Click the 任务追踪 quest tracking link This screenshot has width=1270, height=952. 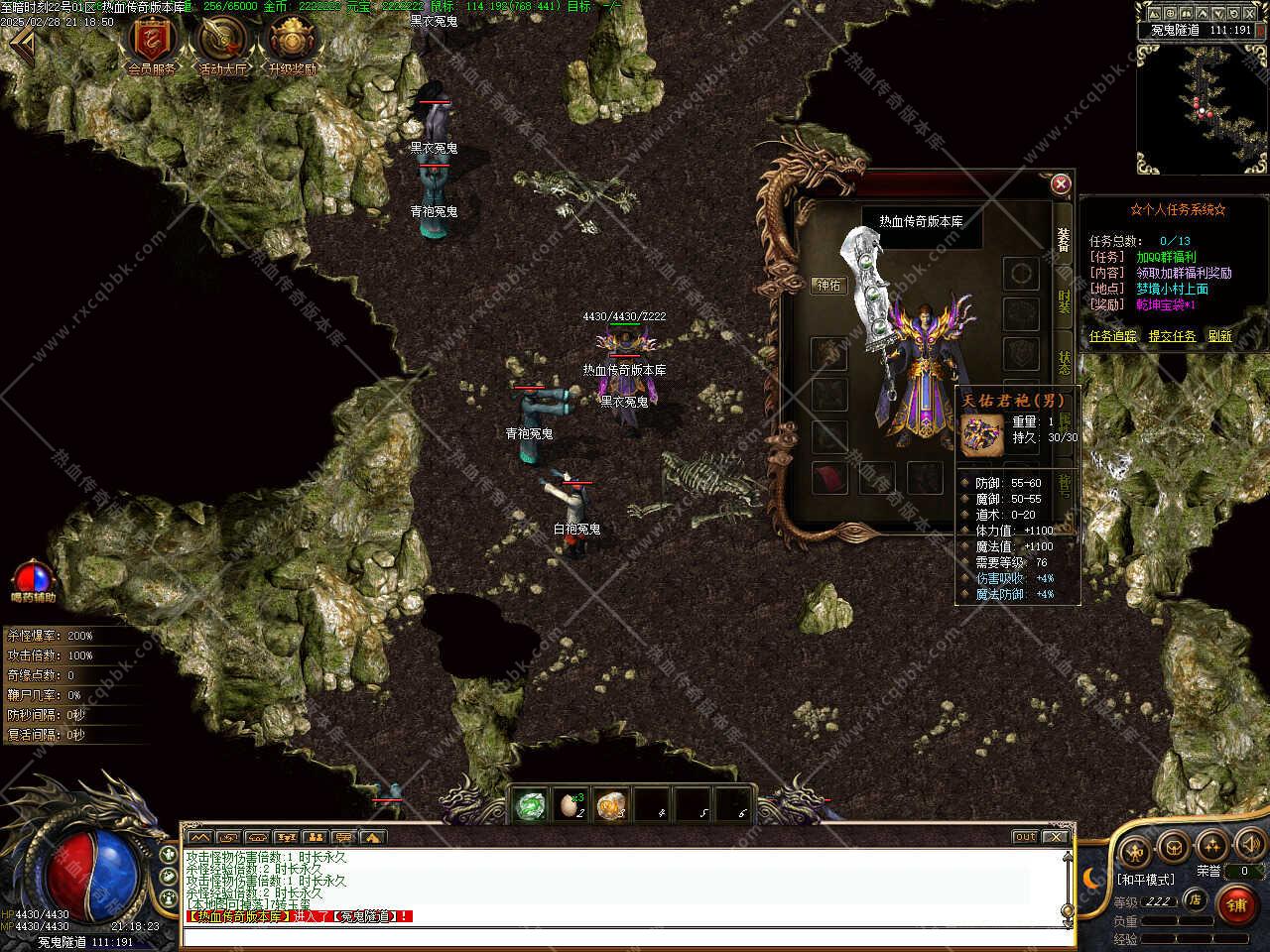pyautogui.click(x=1112, y=336)
